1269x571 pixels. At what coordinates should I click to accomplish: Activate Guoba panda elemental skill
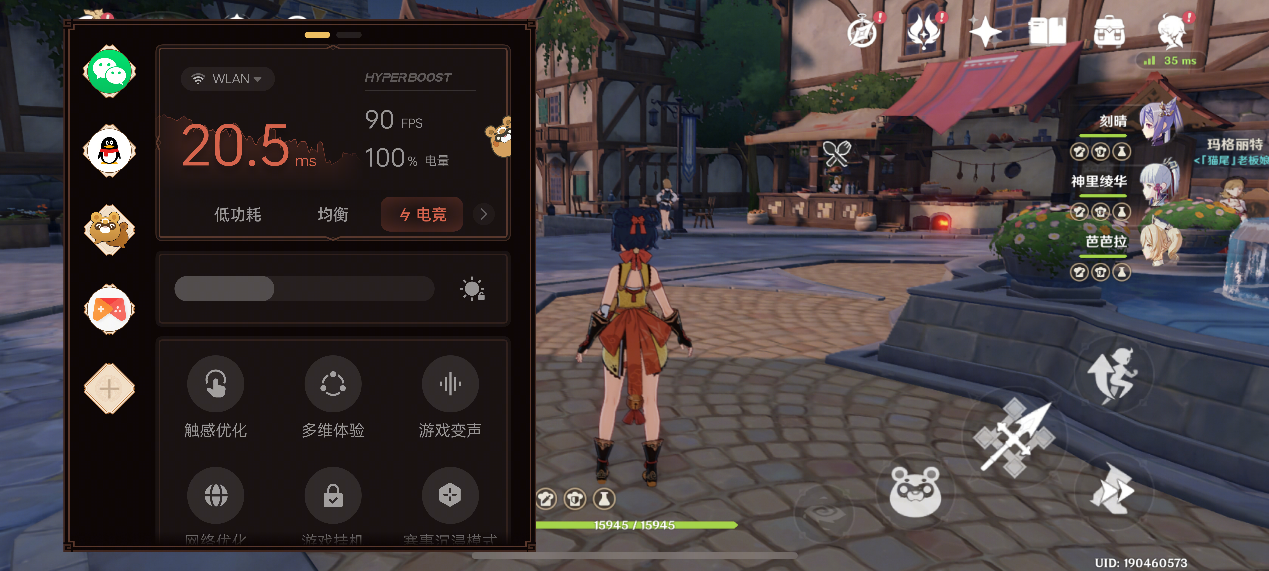point(916,490)
